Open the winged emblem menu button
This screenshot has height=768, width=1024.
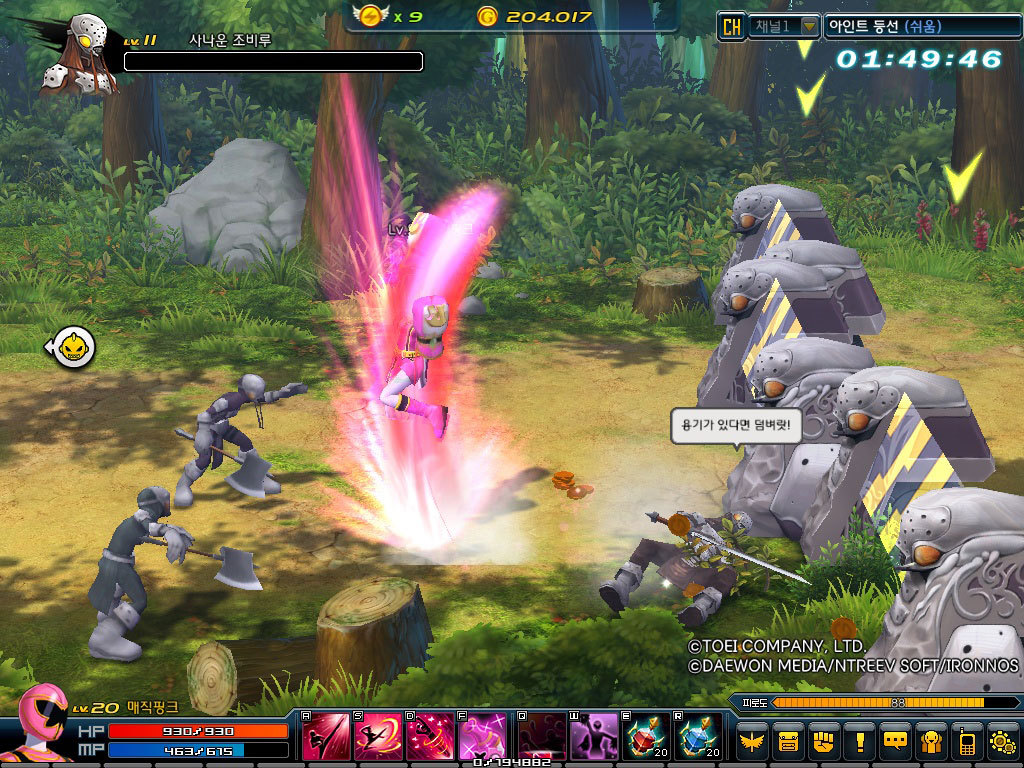pyautogui.click(x=753, y=741)
